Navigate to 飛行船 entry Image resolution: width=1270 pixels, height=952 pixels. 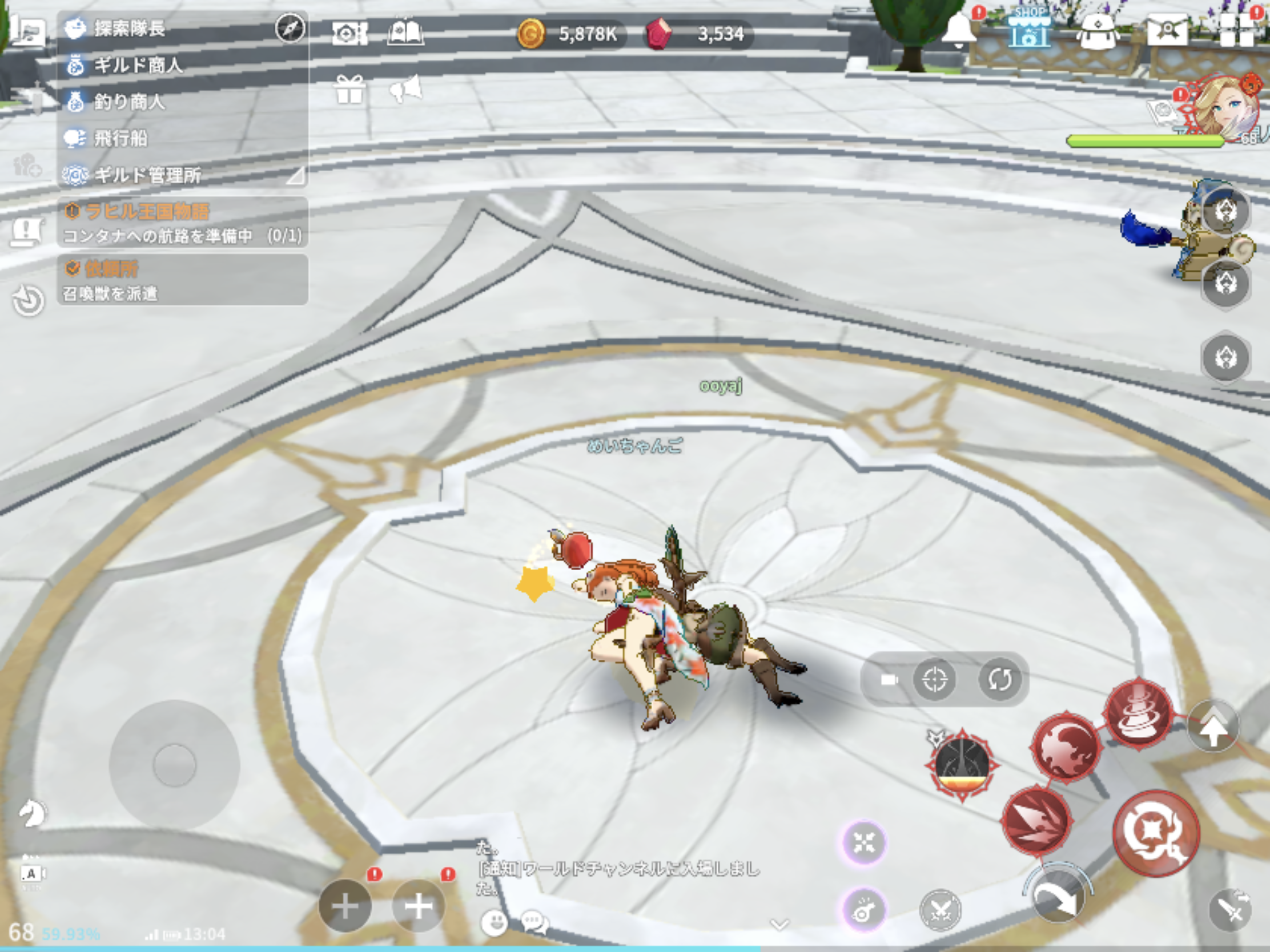[120, 138]
